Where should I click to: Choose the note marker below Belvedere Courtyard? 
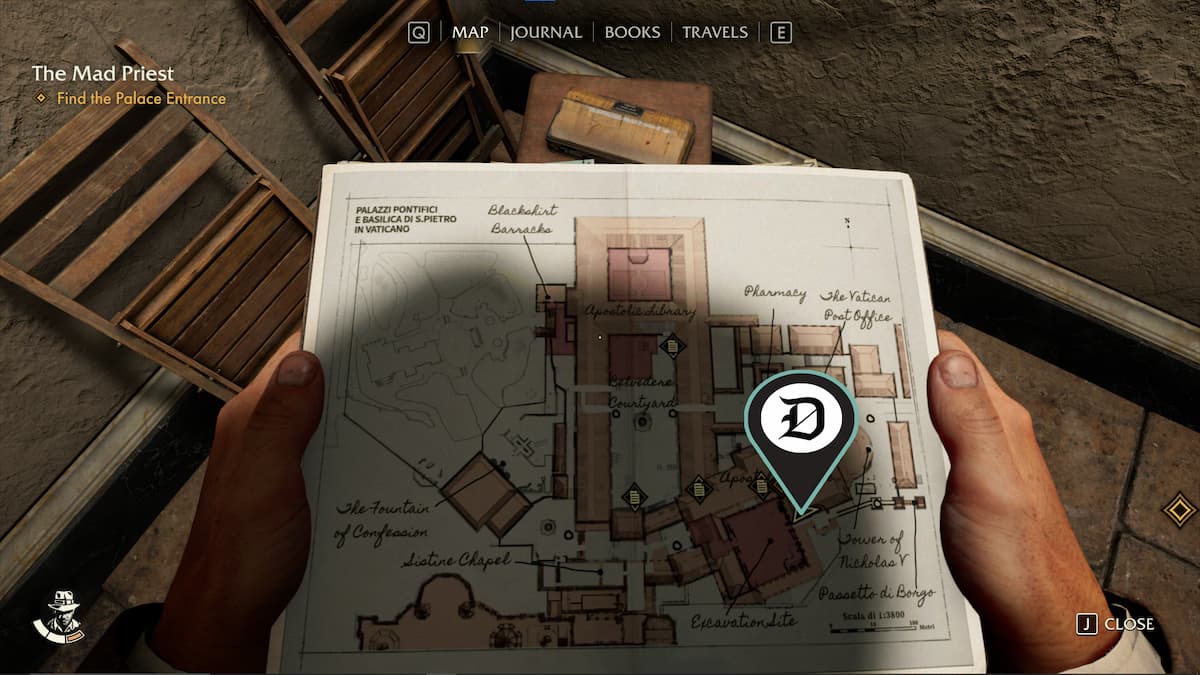pos(634,495)
